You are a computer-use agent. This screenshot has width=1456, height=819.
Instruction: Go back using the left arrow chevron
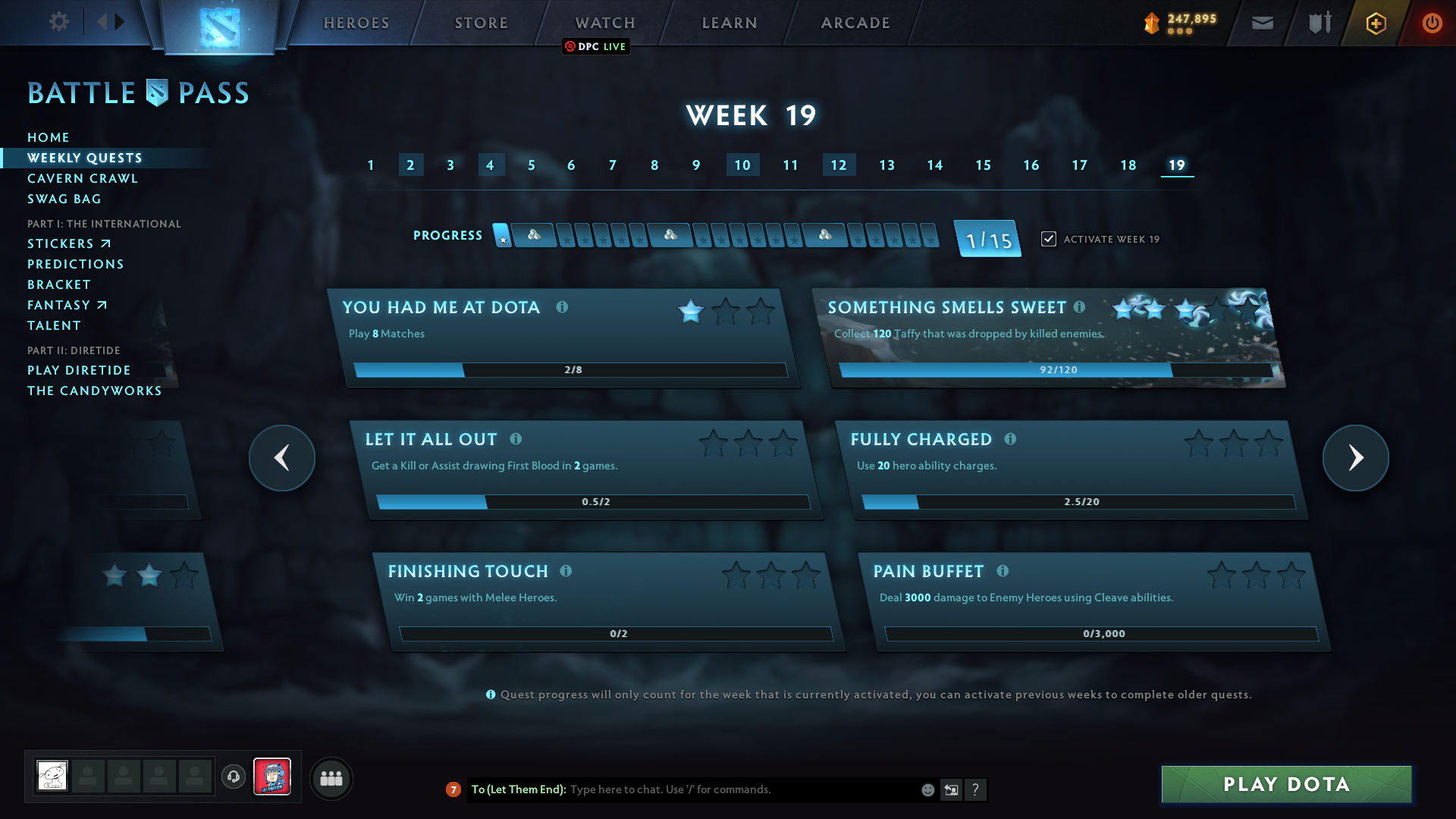(x=281, y=458)
